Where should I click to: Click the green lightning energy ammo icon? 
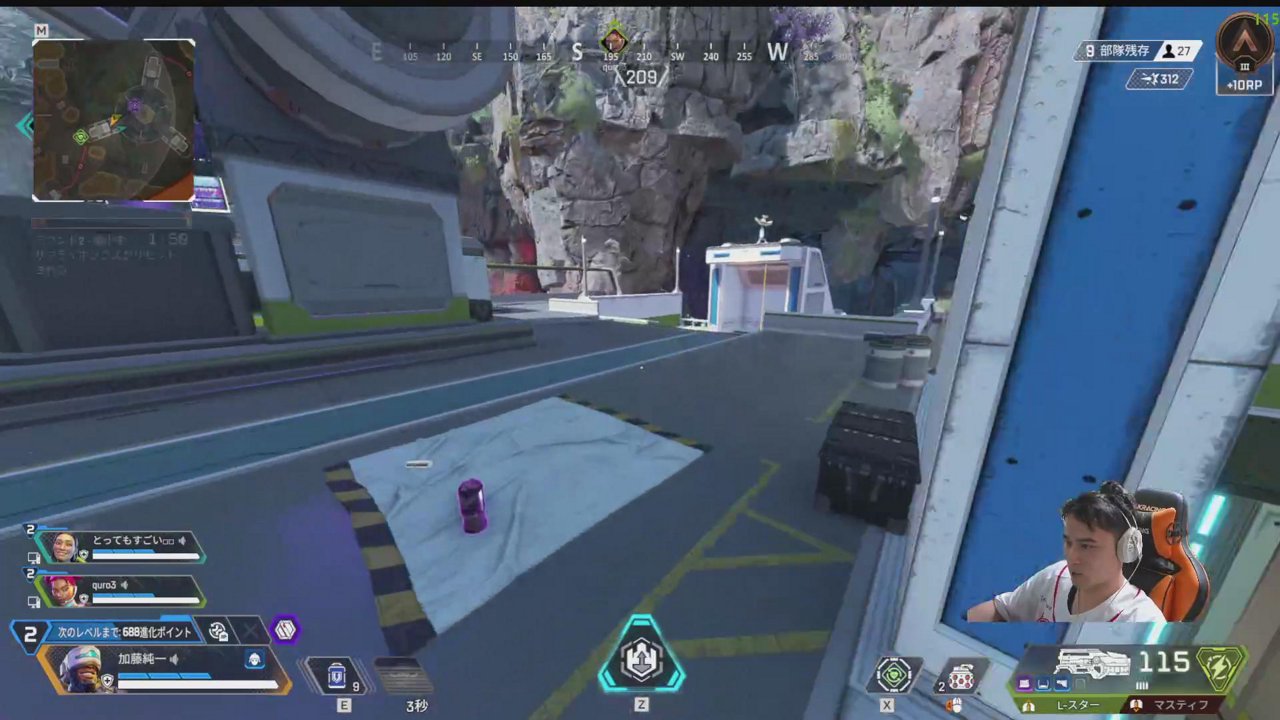tap(1220, 667)
